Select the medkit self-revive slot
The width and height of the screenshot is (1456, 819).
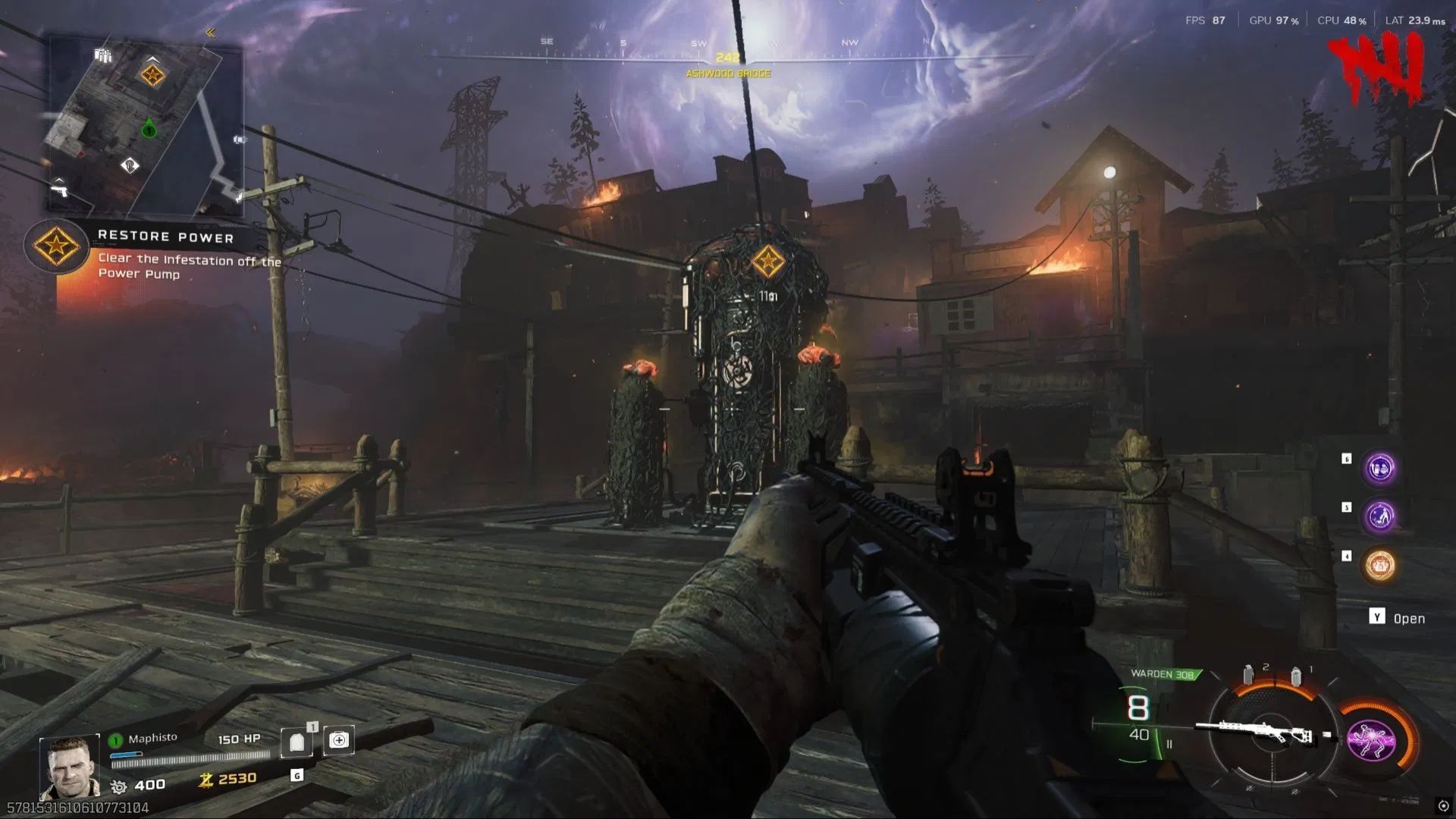[x=338, y=740]
